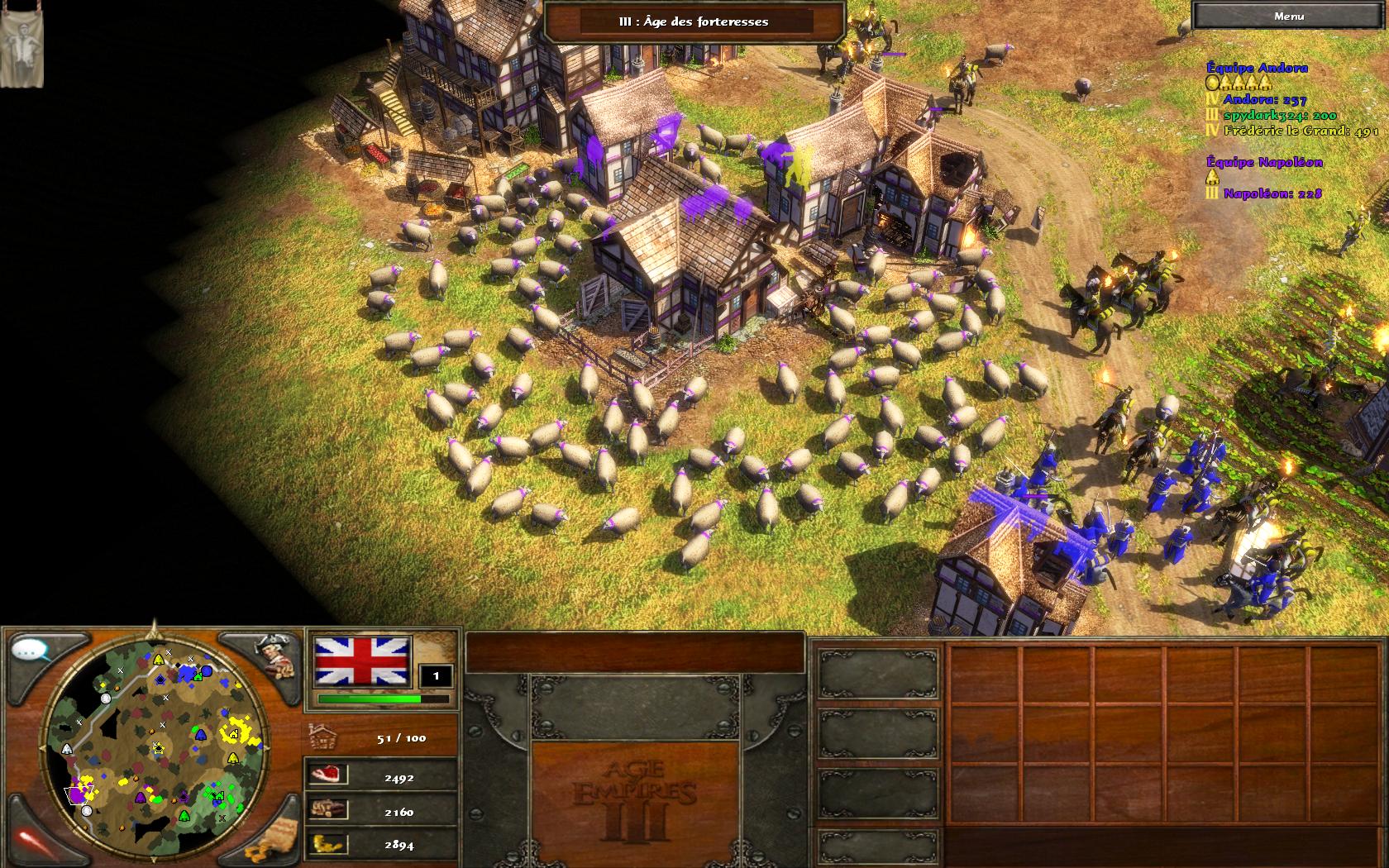This screenshot has height=868, width=1389.
Task: Click the tricorn hat advisor portrait
Action: tap(274, 654)
